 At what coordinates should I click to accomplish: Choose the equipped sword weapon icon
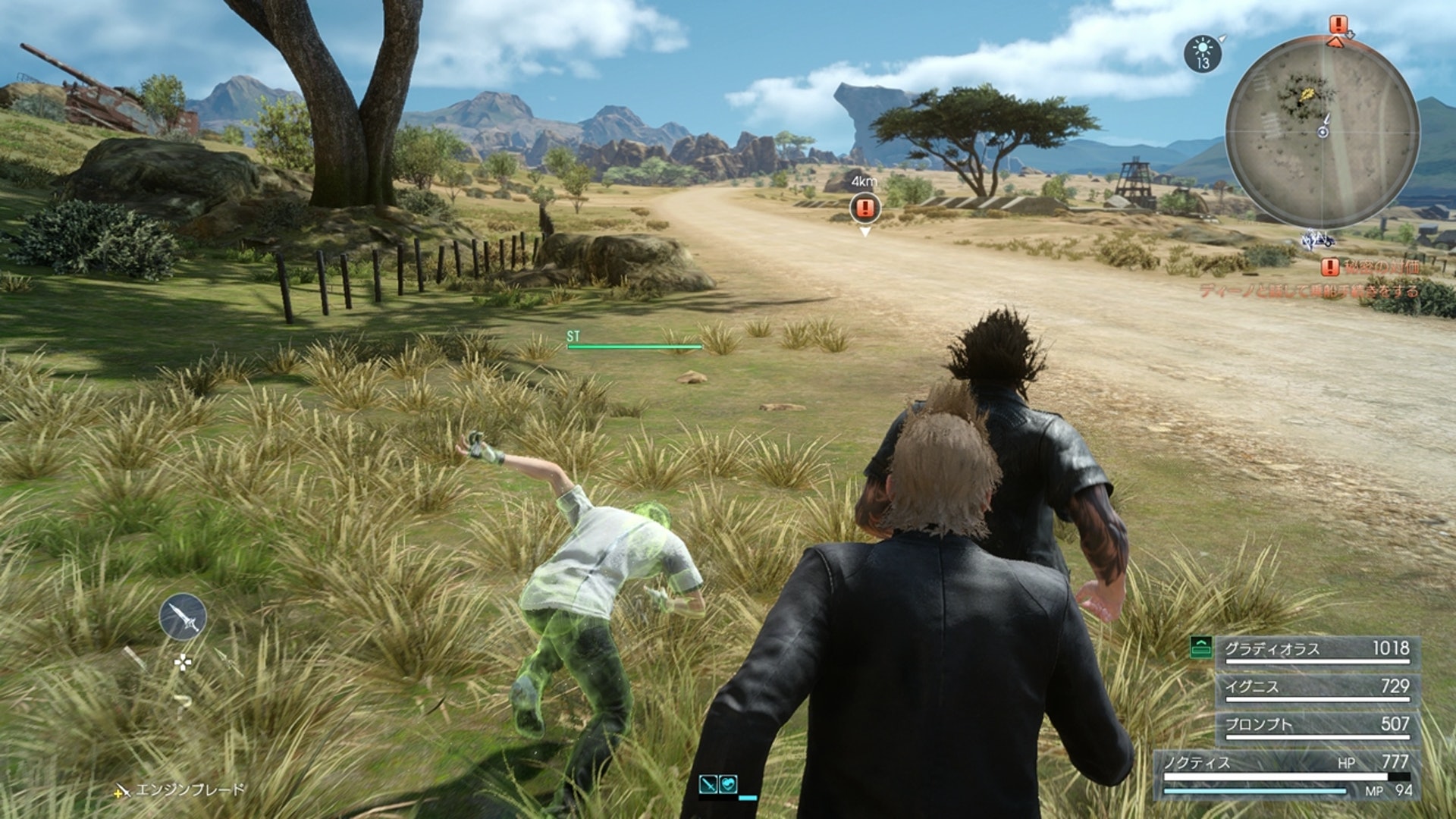pos(183,617)
